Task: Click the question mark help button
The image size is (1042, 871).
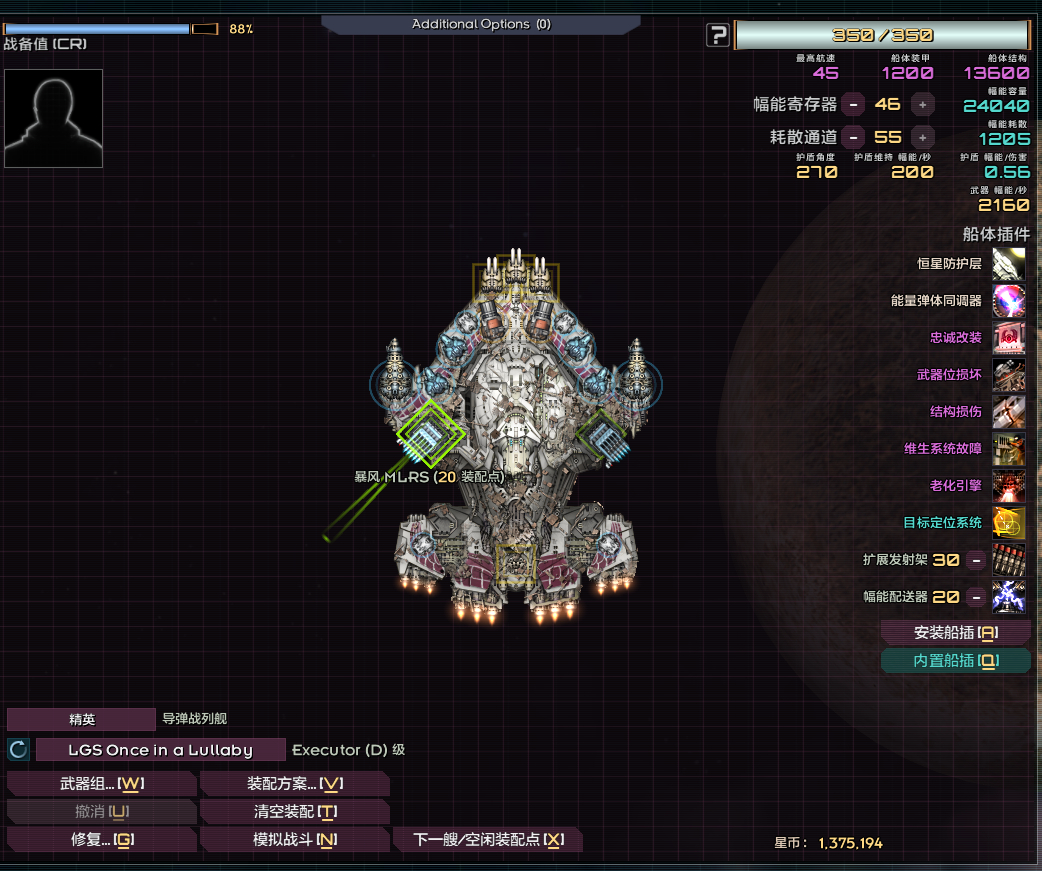Action: click(x=717, y=36)
